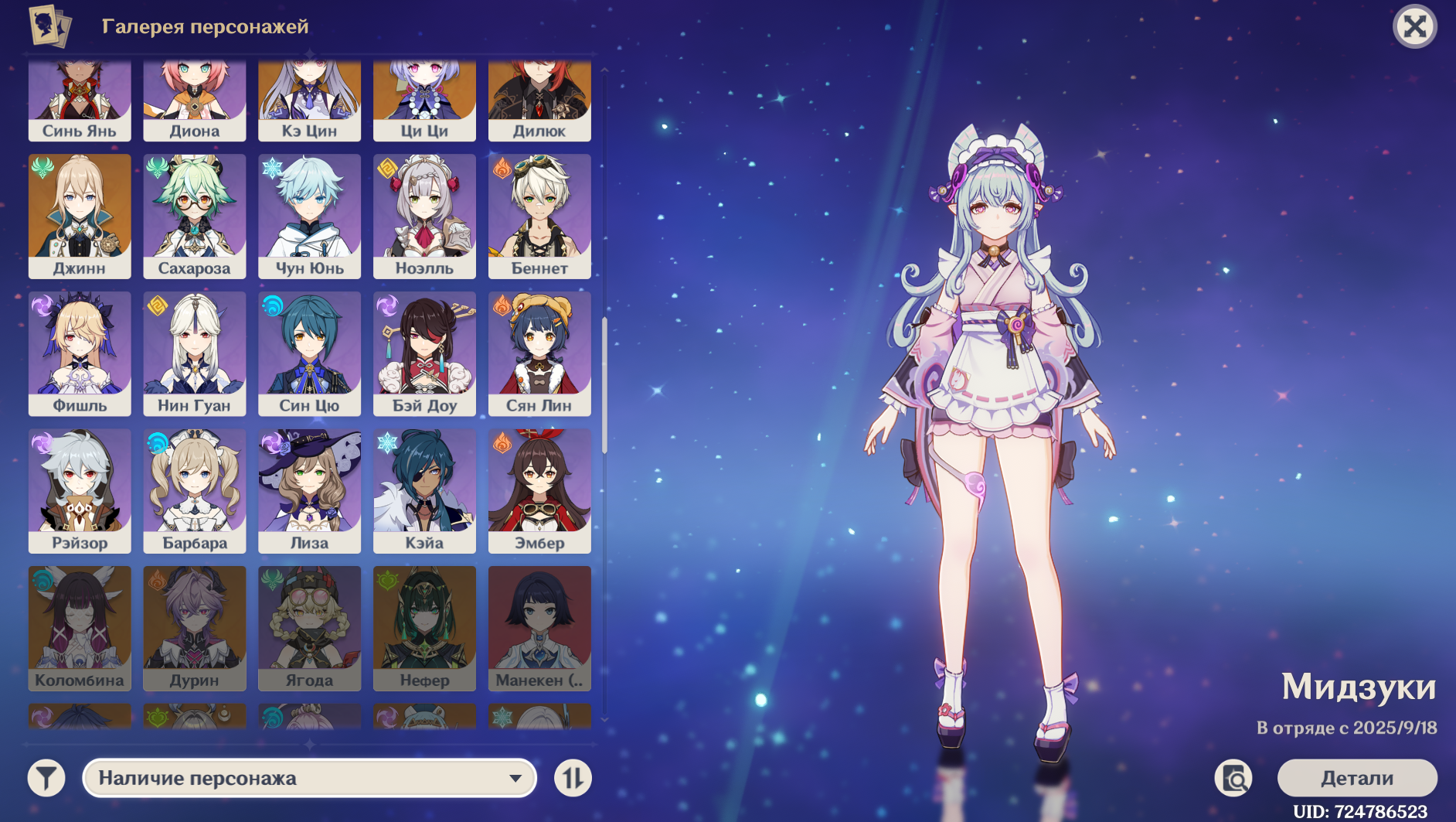Toggle the sort order arrows button

573,778
